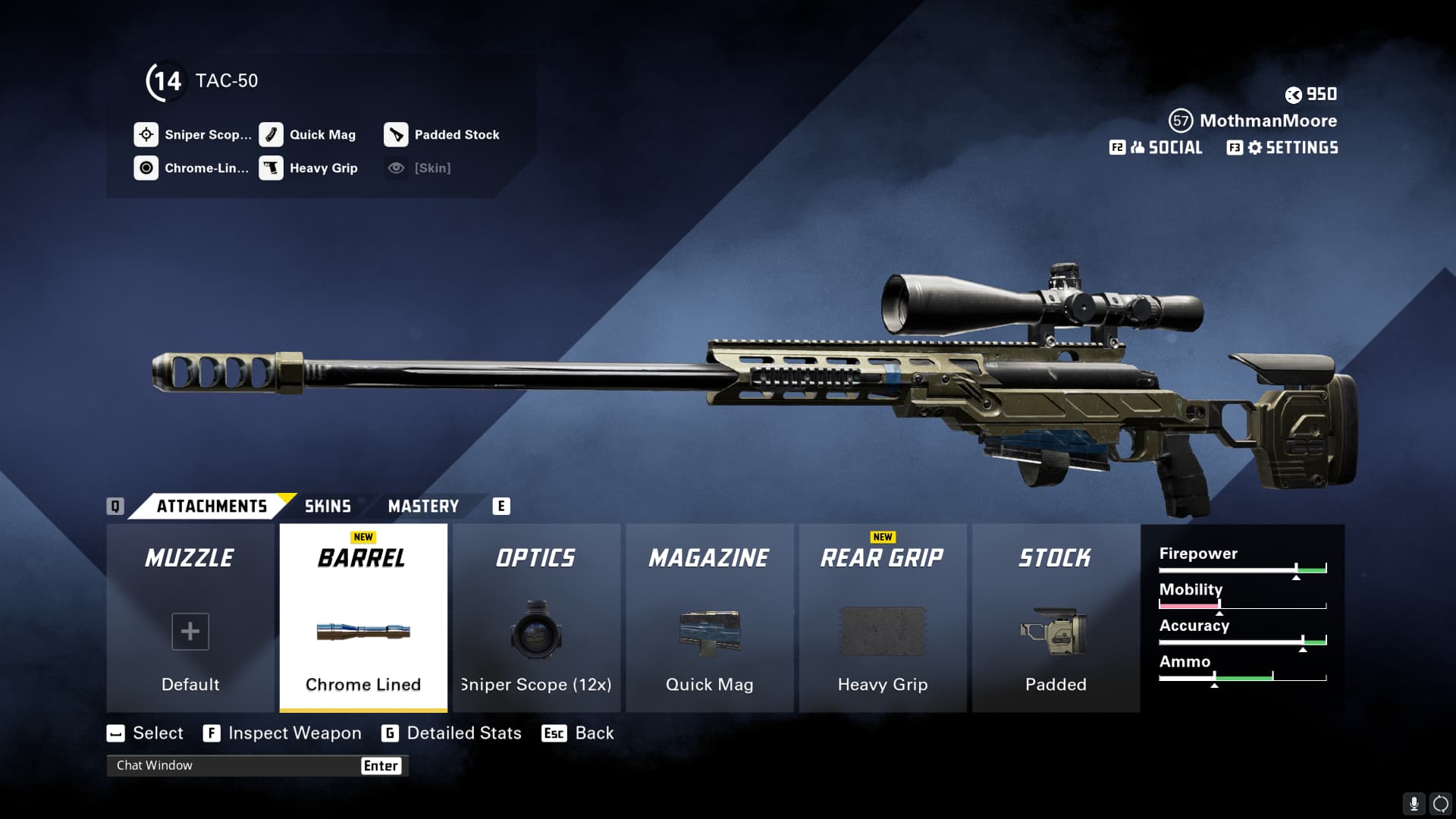Open the Stock Padded slot
The width and height of the screenshot is (1456, 819).
1056,618
